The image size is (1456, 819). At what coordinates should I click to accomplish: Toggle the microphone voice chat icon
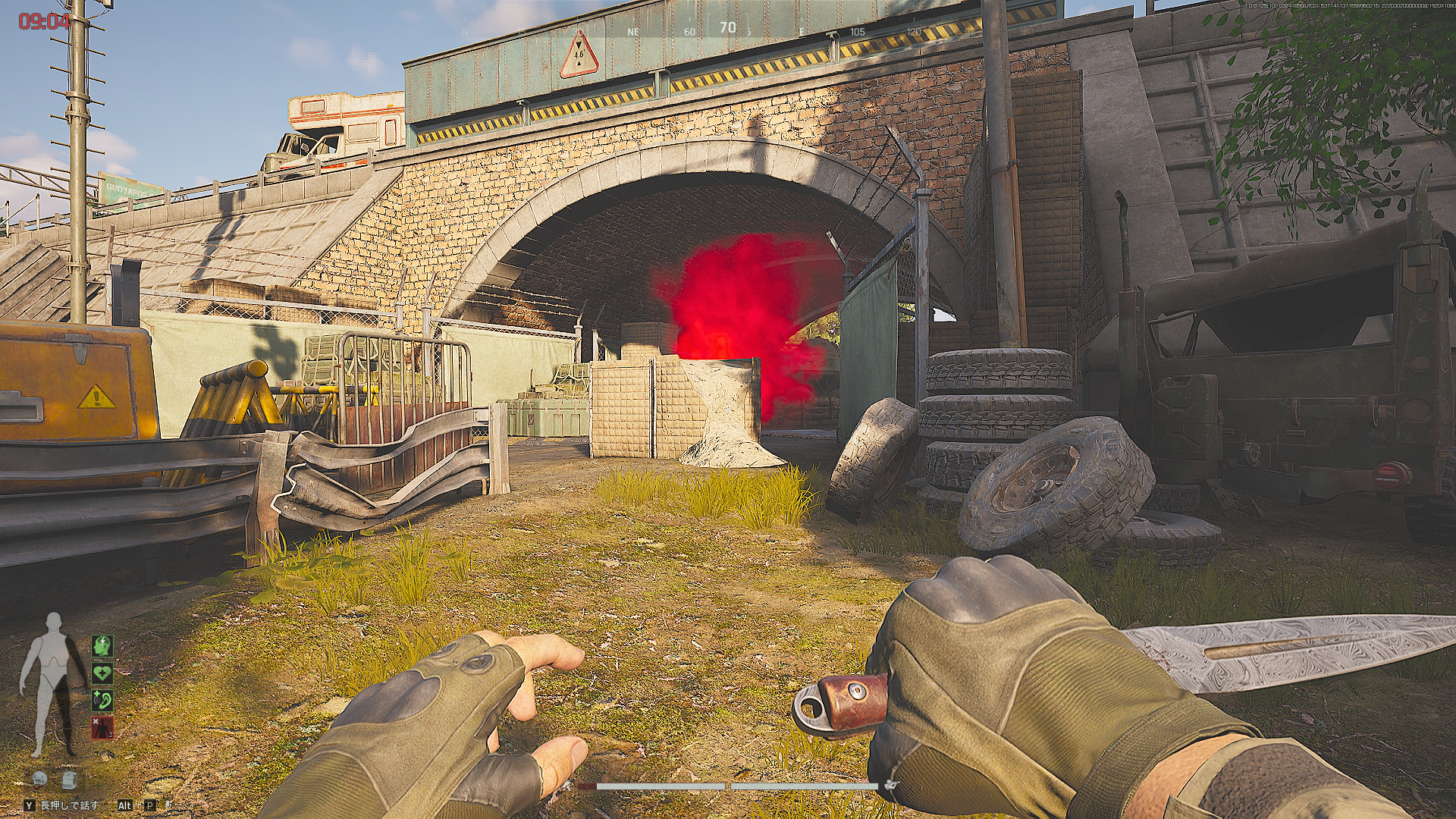tap(168, 805)
